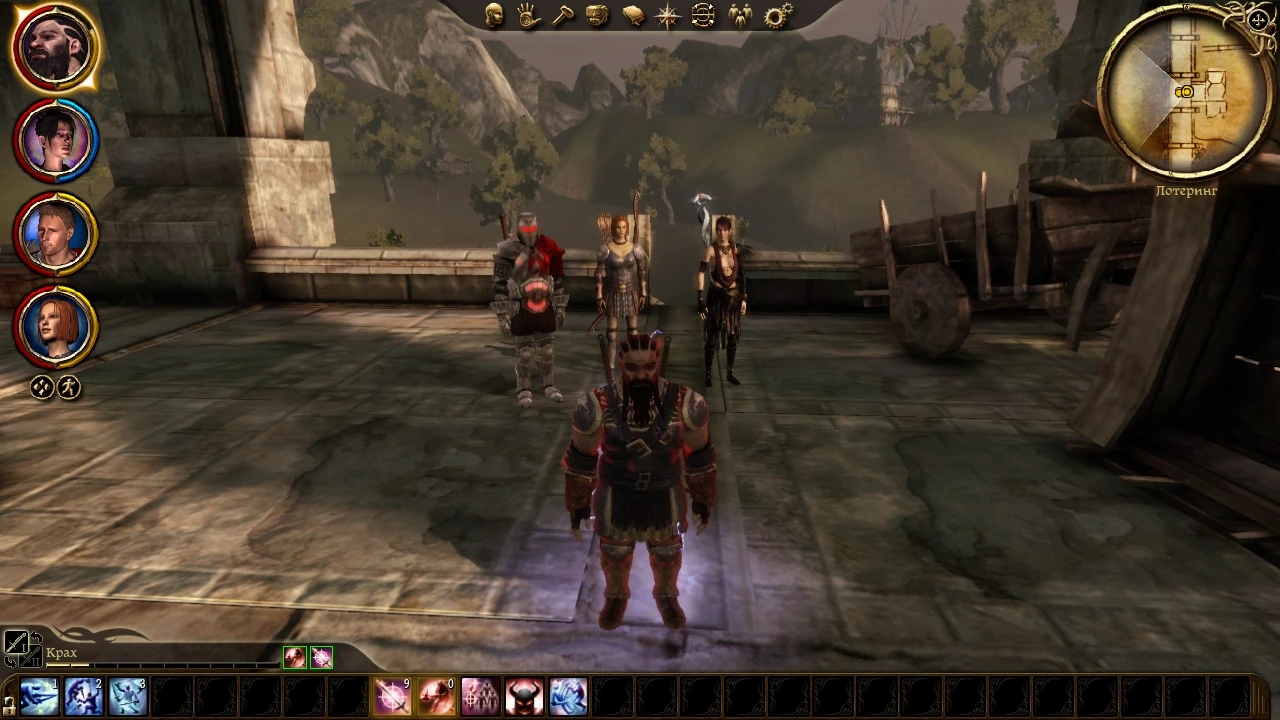This screenshot has height=720, width=1280.
Task: Select the demon-head ability in the quickbar
Action: click(524, 694)
